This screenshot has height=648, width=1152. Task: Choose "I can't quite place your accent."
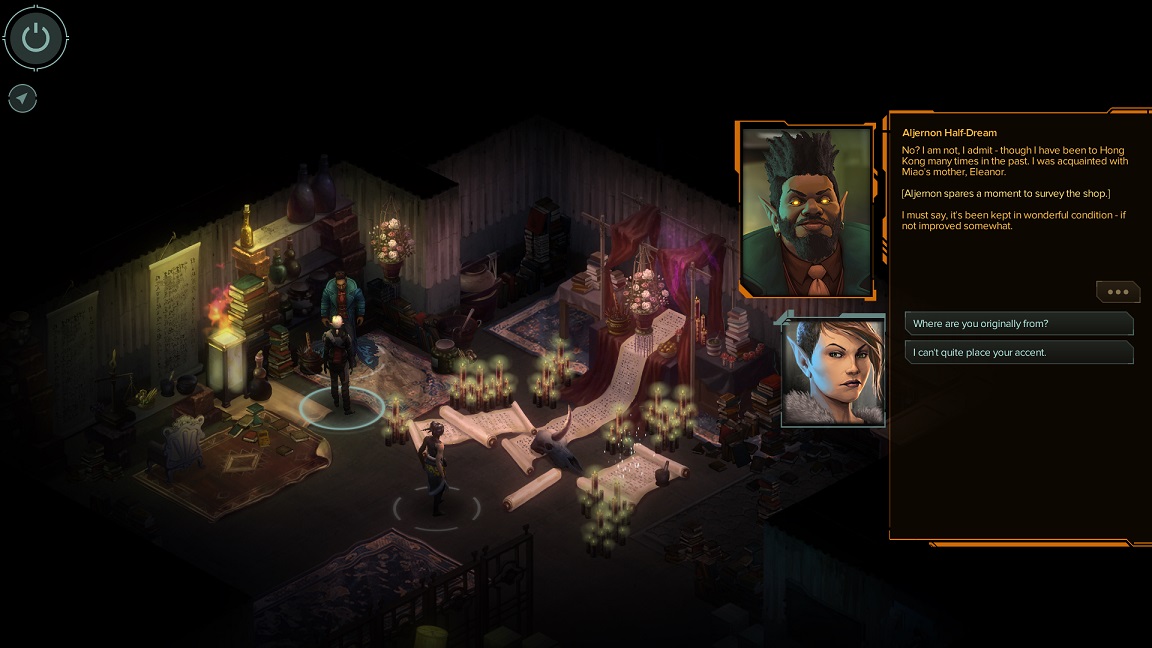pyautogui.click(x=1018, y=353)
